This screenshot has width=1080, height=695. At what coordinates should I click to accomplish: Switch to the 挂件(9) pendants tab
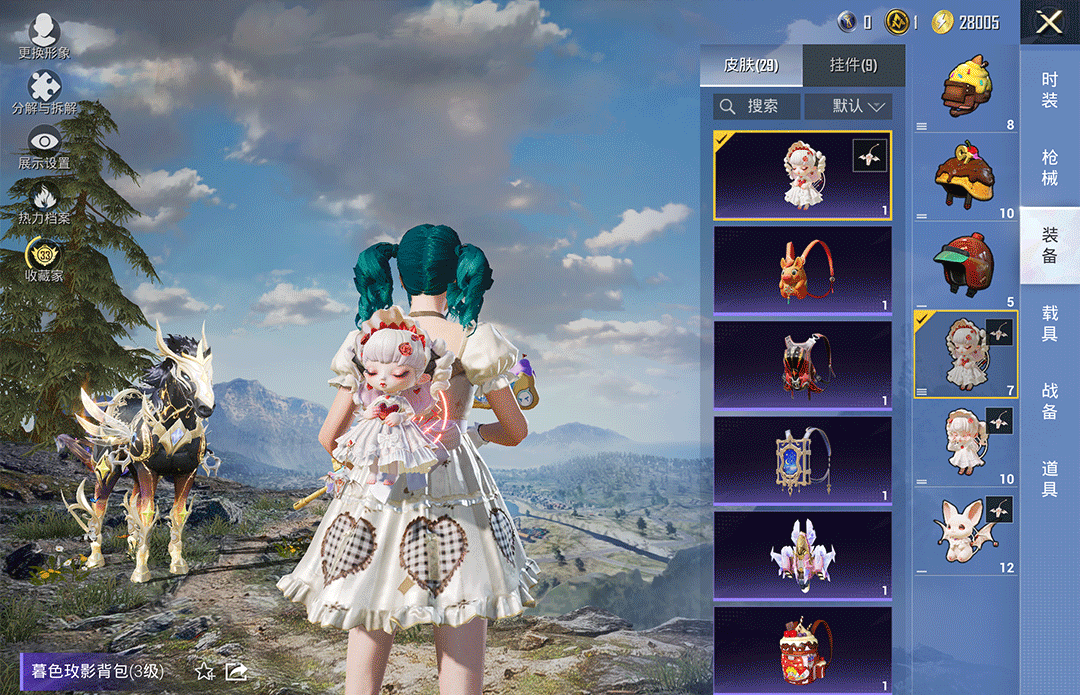854,66
